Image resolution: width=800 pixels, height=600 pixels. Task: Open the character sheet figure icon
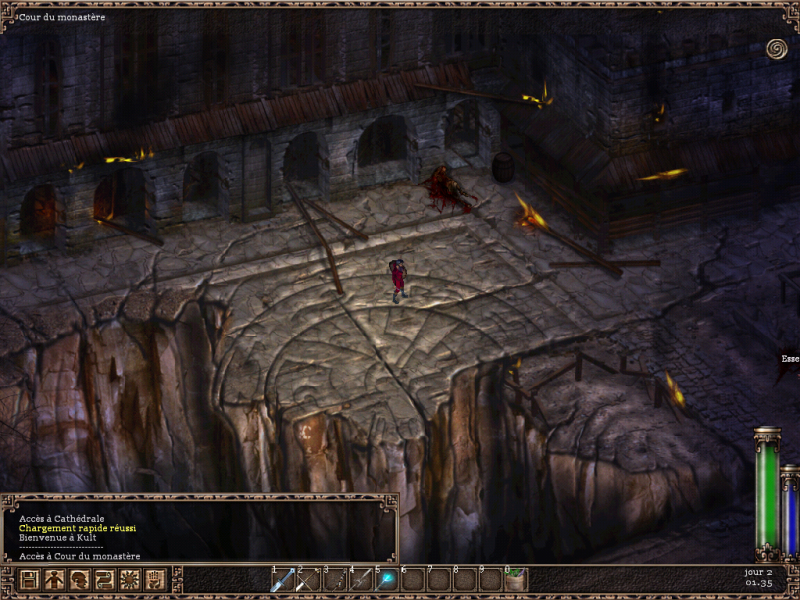[x=54, y=579]
